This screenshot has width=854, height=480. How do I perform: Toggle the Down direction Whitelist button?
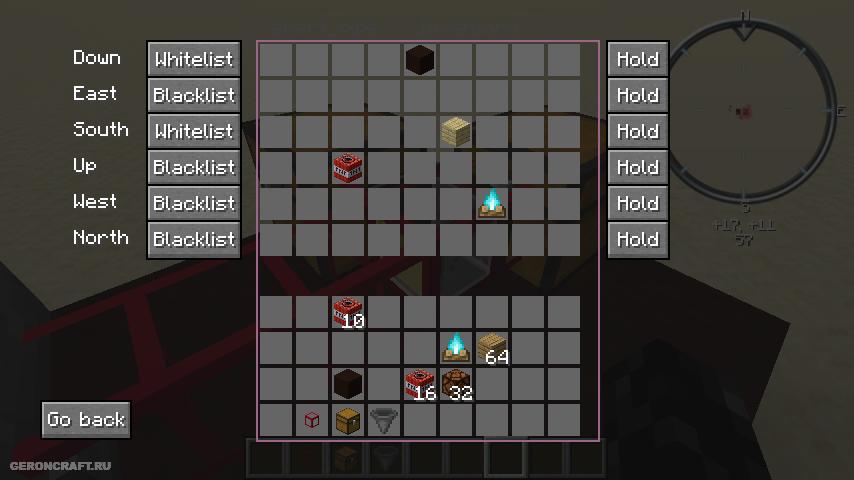tap(193, 59)
